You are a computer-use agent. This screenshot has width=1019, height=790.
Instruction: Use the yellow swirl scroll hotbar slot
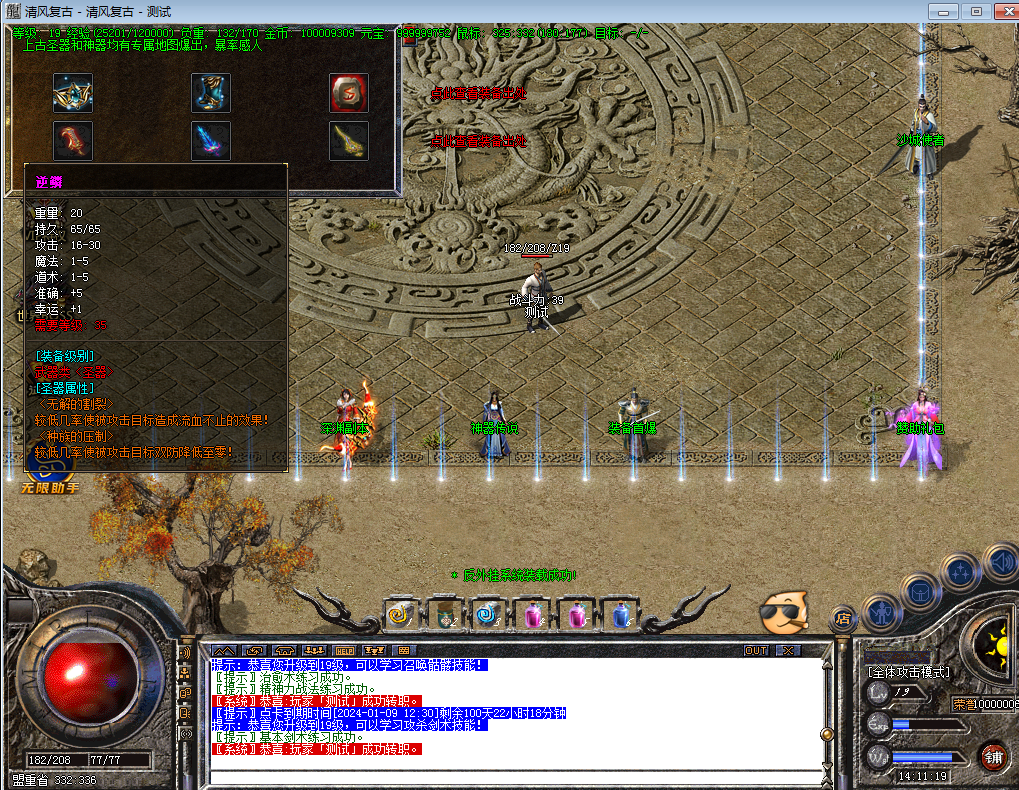tap(401, 614)
